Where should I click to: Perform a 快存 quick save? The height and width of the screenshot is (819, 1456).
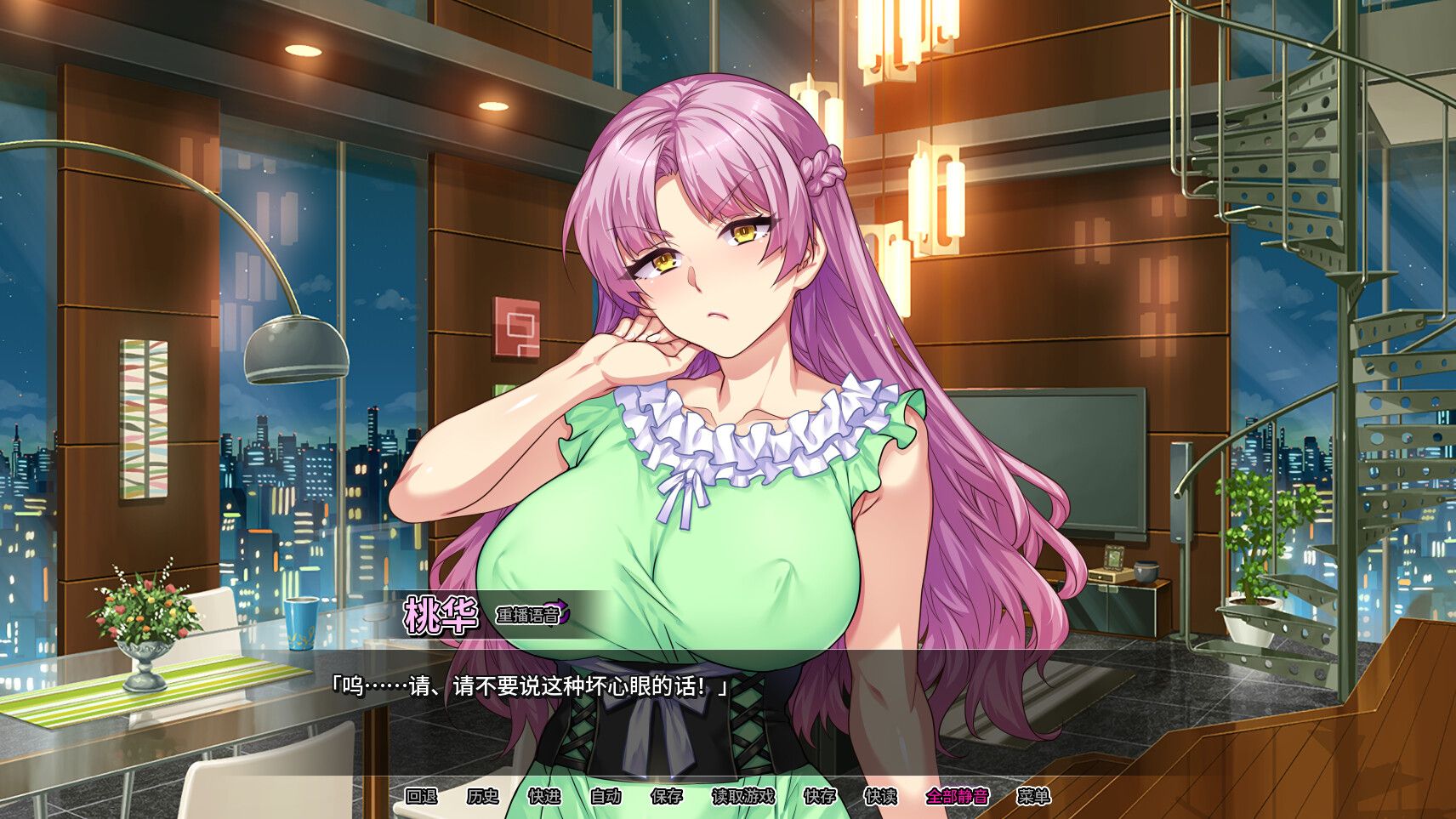click(818, 799)
